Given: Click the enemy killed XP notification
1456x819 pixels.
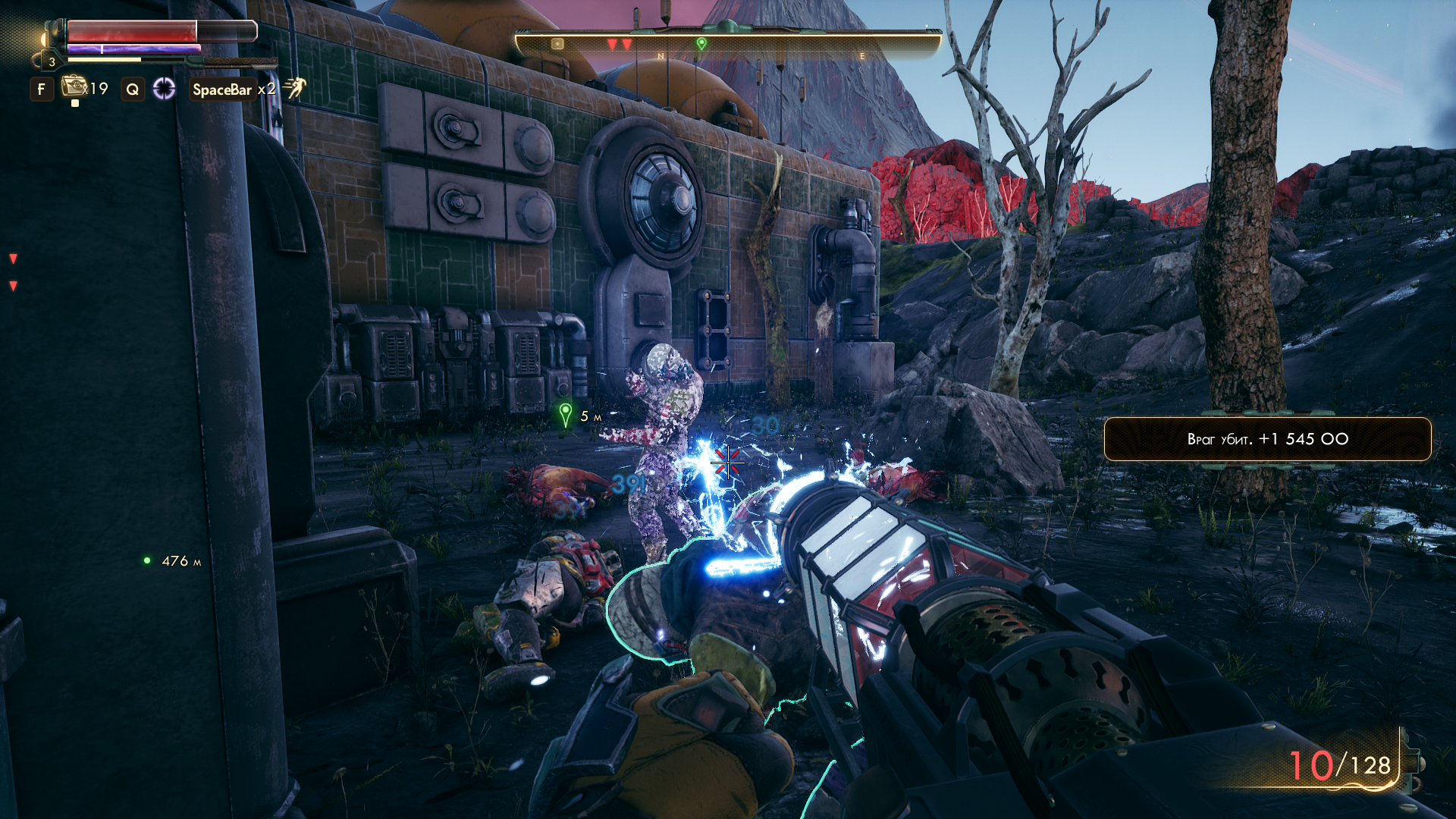Looking at the screenshot, I should [x=1267, y=439].
